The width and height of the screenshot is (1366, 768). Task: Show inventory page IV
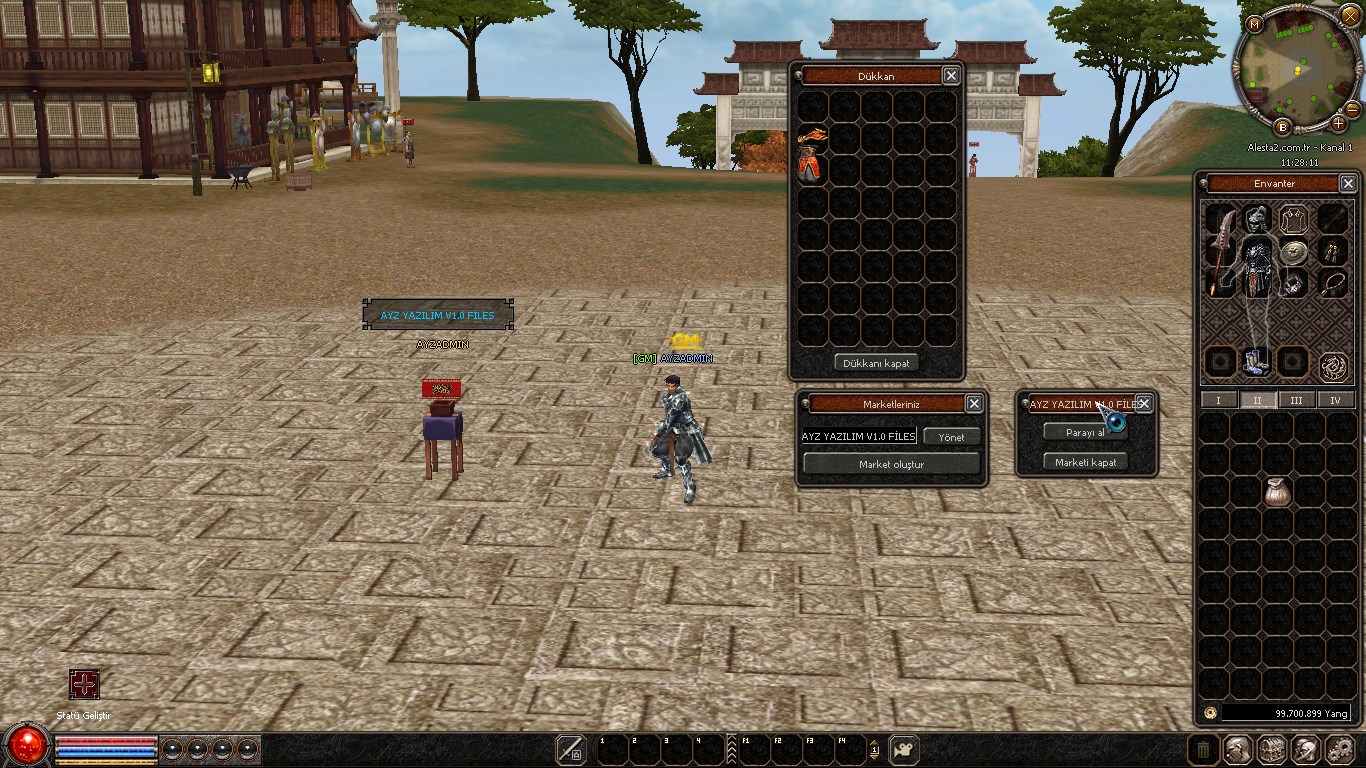(x=1336, y=400)
